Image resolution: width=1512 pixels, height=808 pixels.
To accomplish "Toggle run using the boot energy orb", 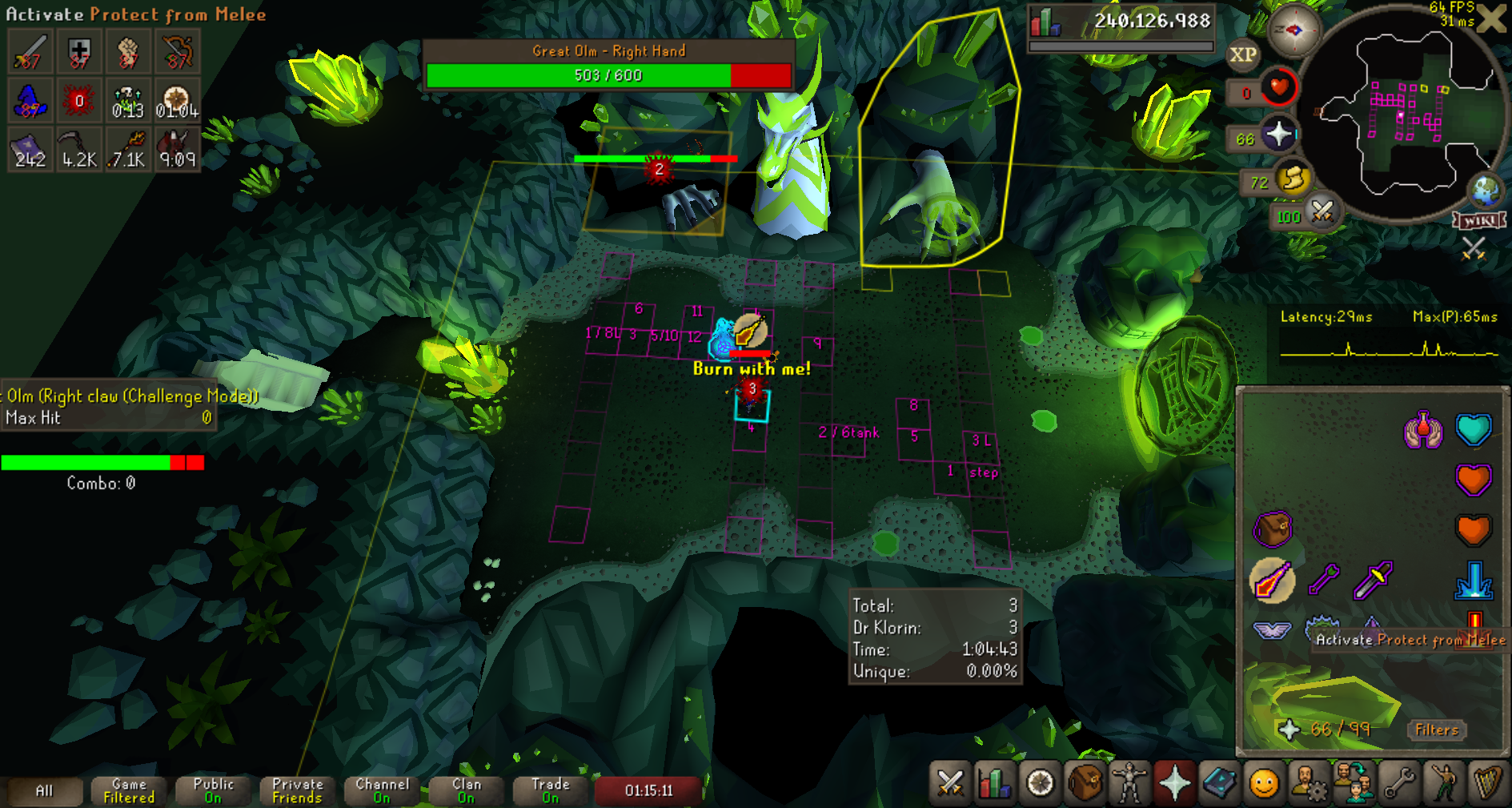I will [1293, 179].
